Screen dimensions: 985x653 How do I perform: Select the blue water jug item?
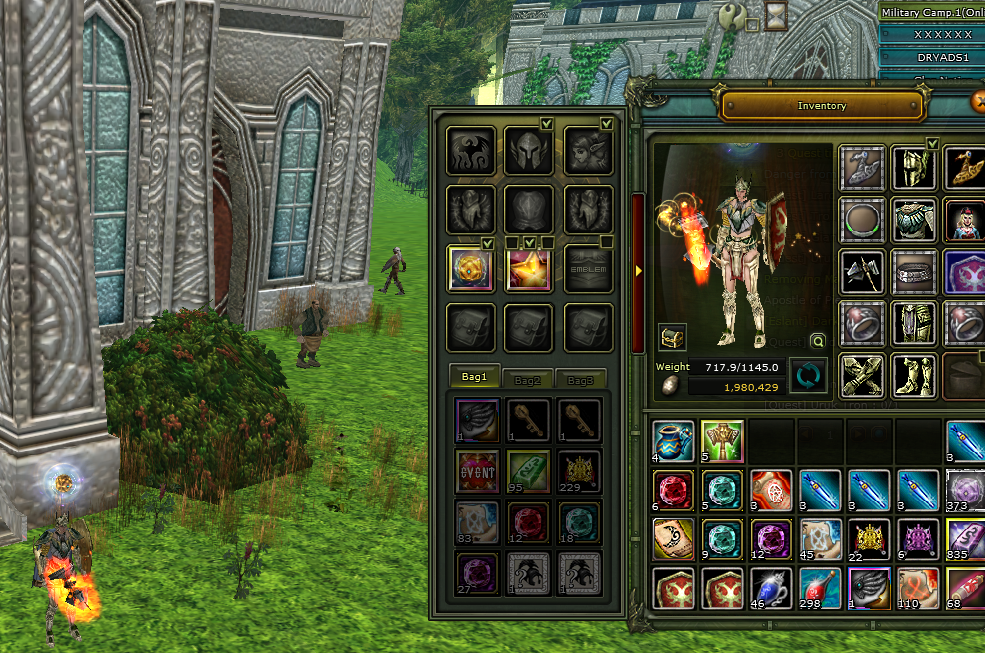pos(673,441)
